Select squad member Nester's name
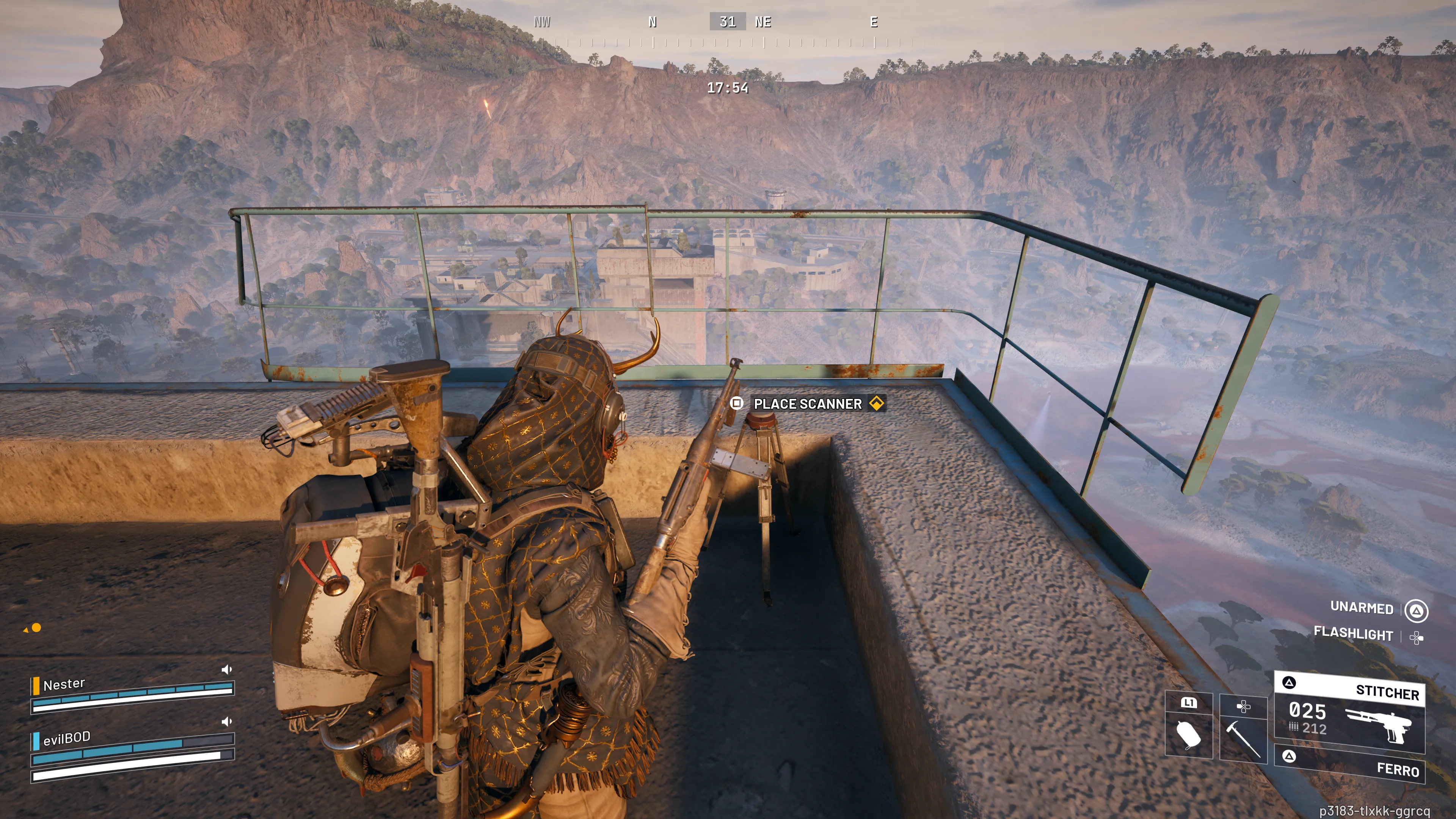Viewport: 1456px width, 819px height. (64, 684)
